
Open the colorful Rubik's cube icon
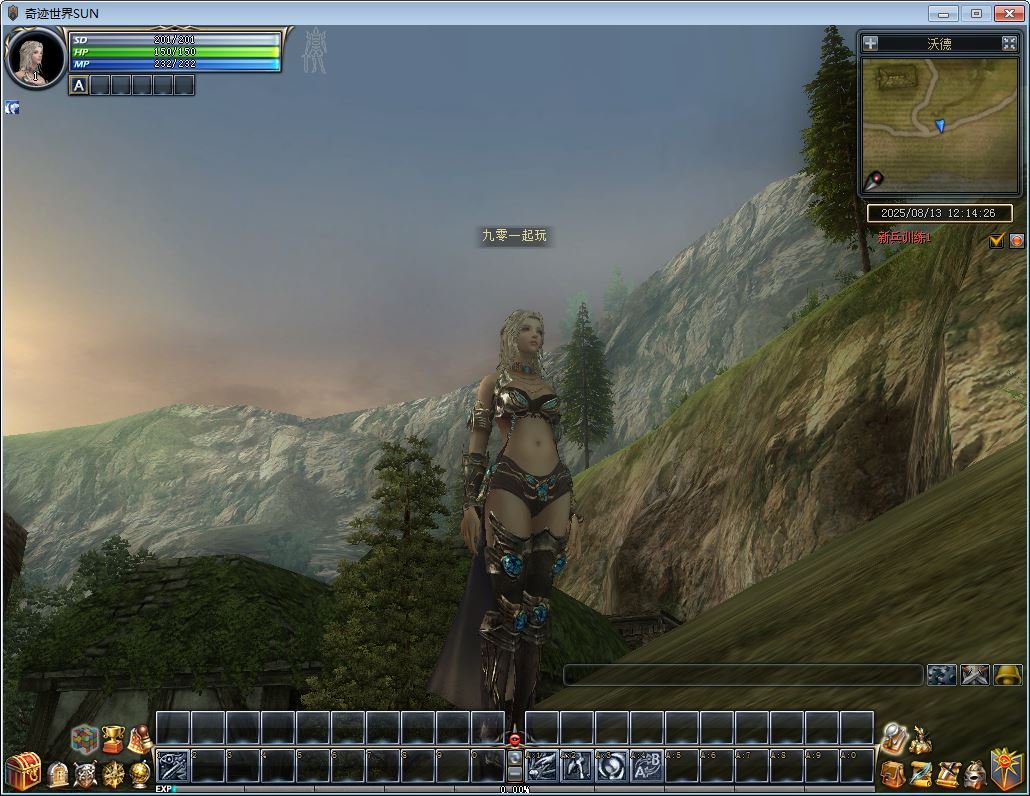coord(85,740)
